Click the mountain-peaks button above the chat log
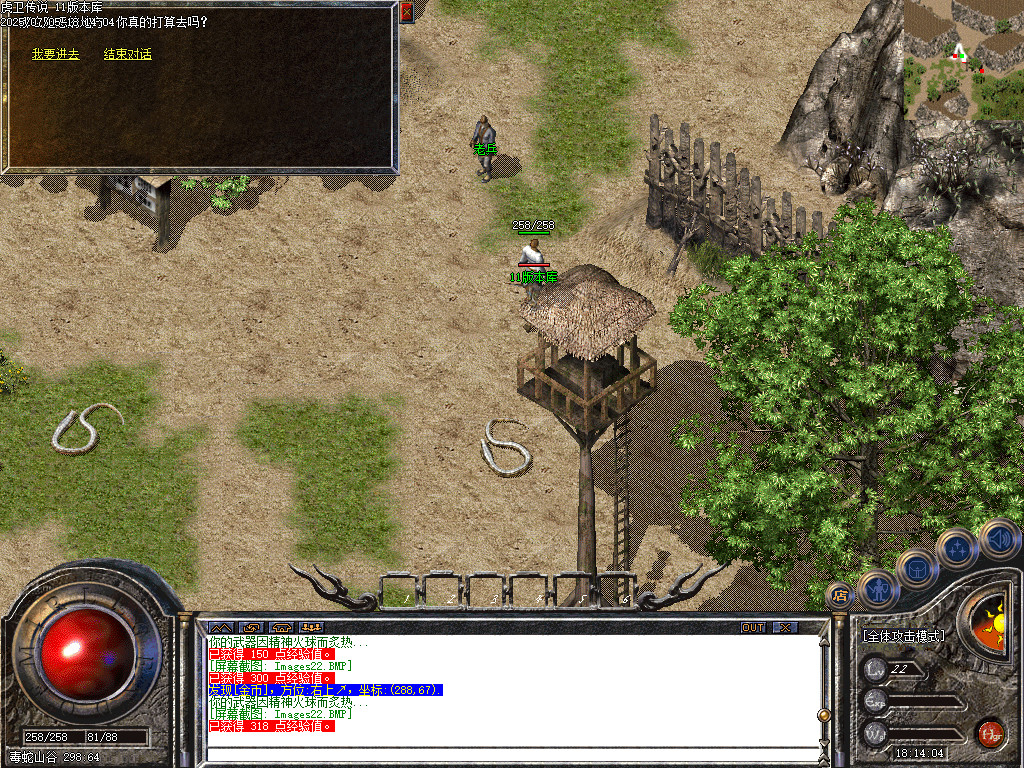Screen dimensions: 1024x768 coord(220,627)
